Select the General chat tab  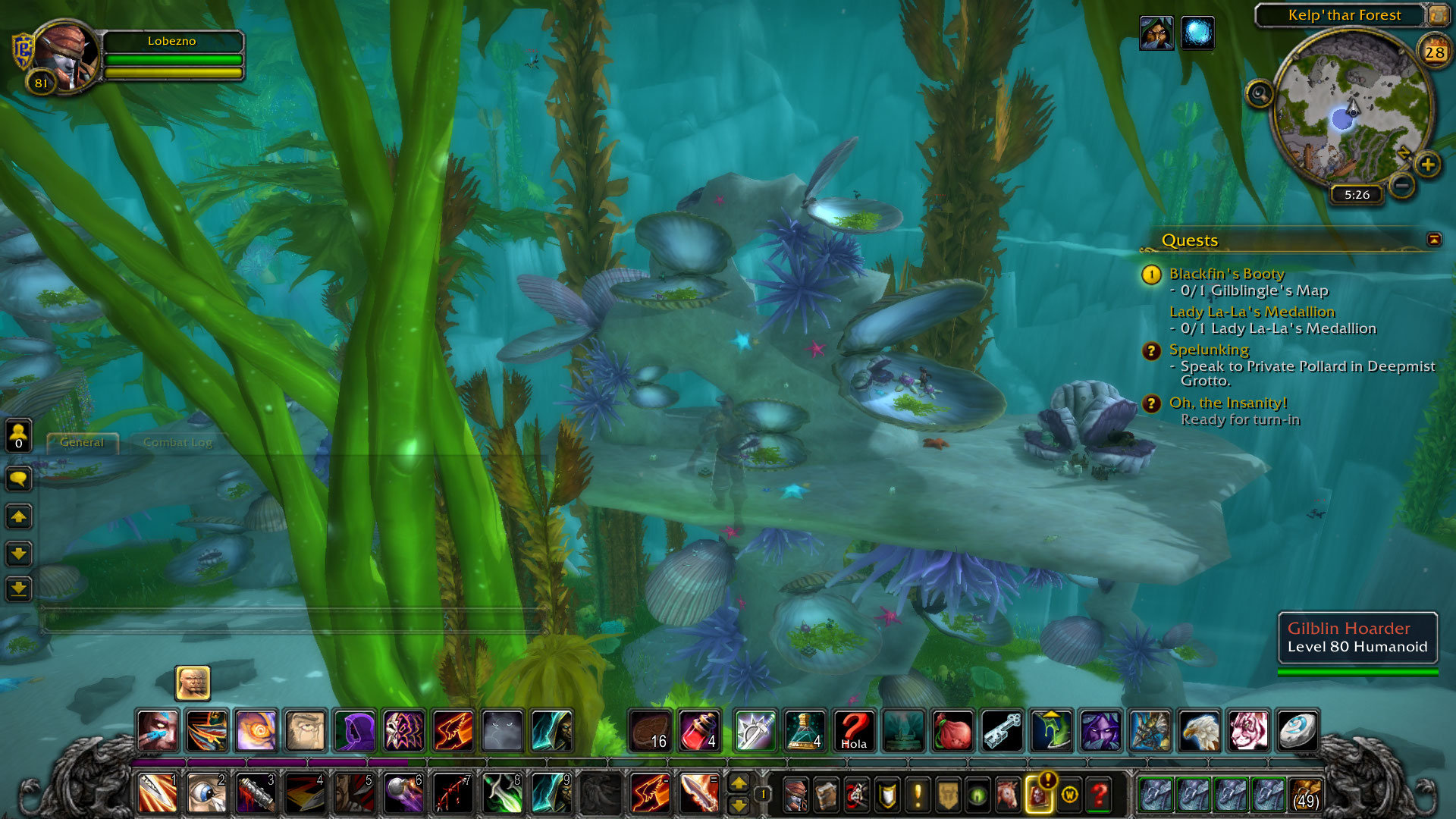82,442
